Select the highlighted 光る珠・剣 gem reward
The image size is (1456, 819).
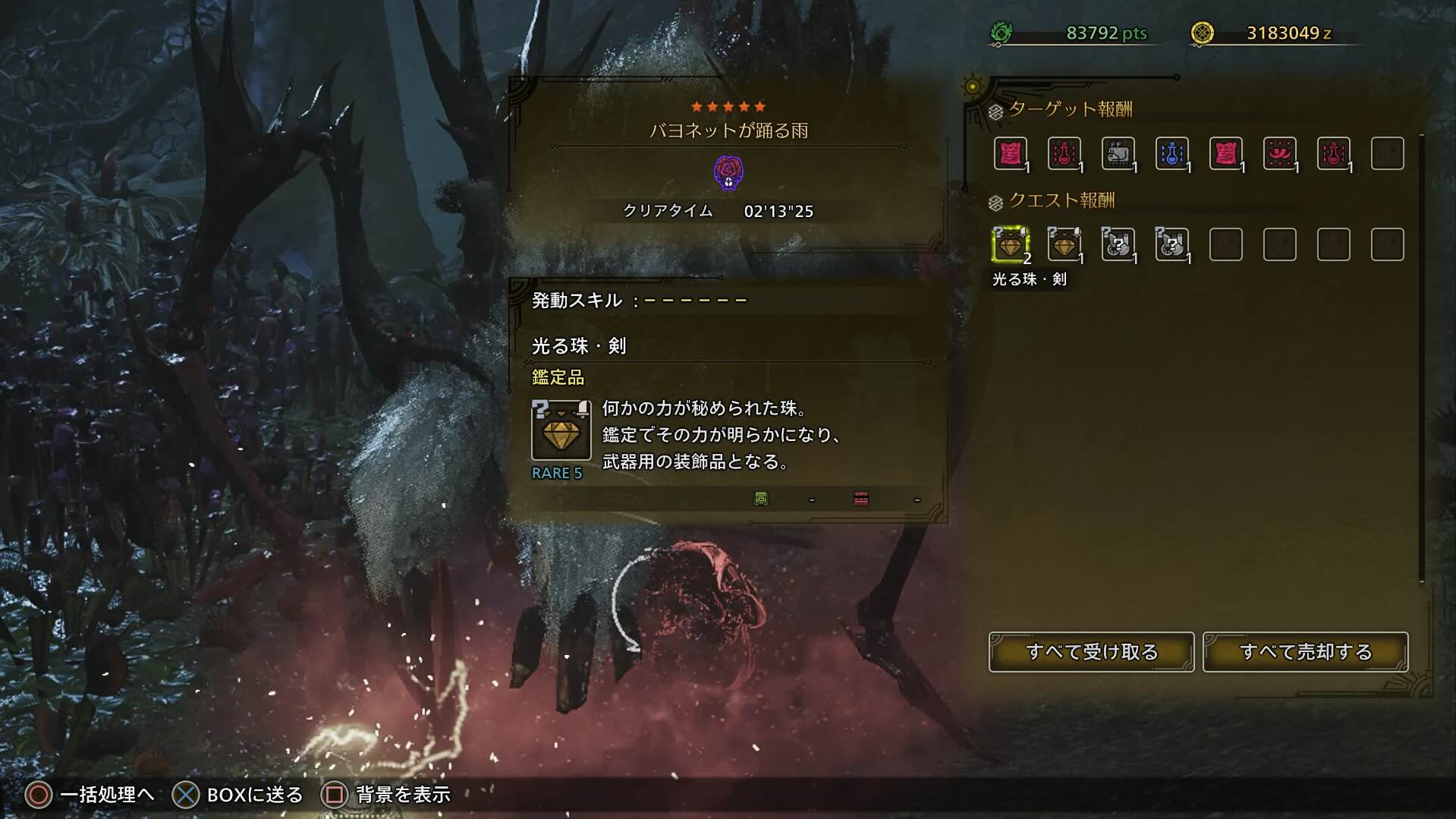tap(1011, 244)
